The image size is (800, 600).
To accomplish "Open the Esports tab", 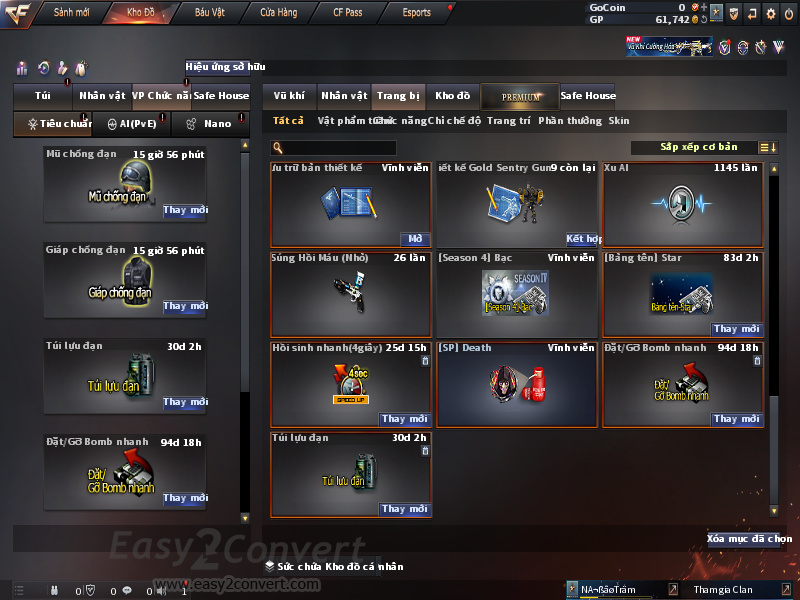I will click(x=416, y=13).
